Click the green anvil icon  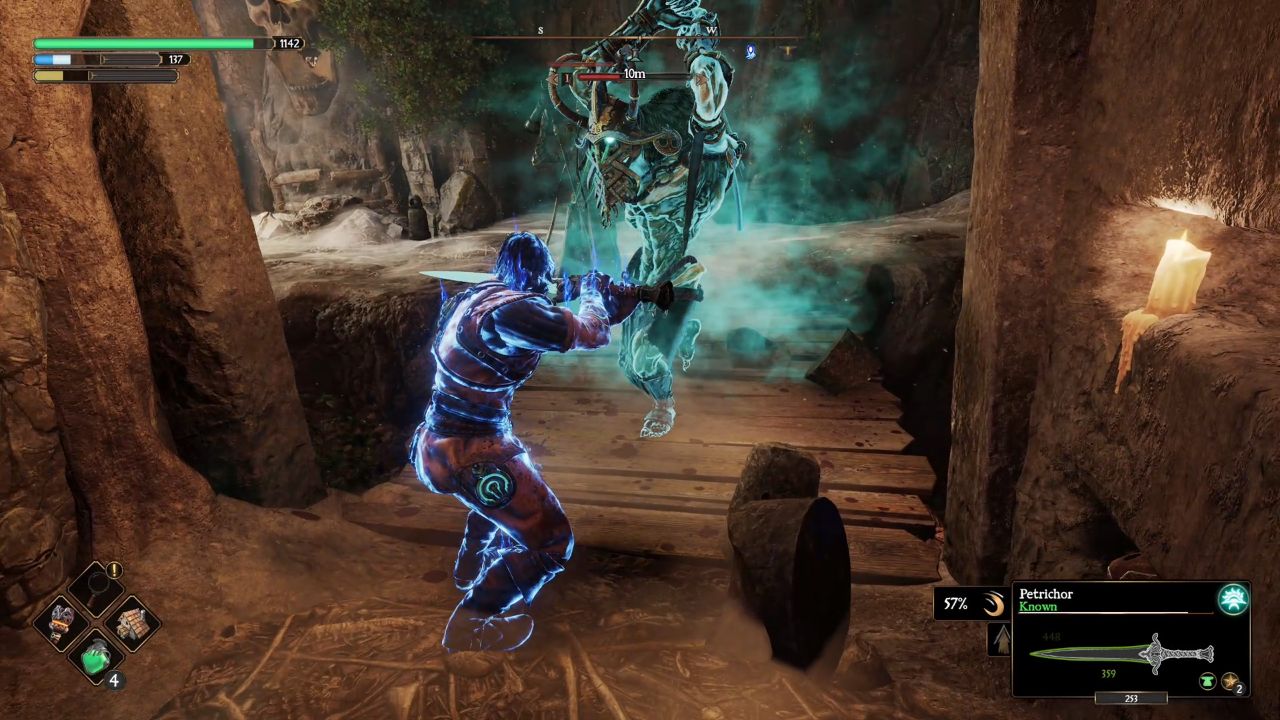point(1208,682)
